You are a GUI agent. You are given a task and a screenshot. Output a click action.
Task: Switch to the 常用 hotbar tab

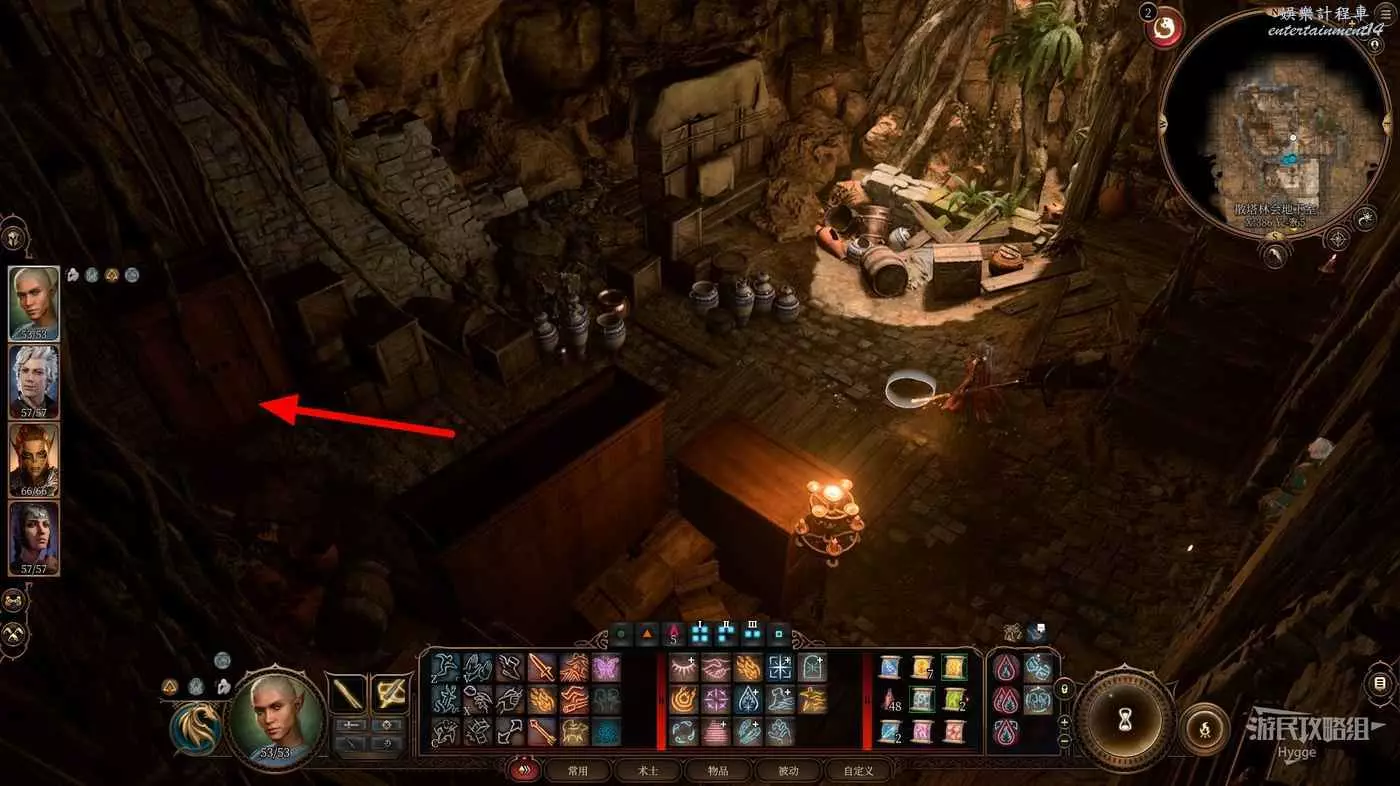click(x=577, y=771)
